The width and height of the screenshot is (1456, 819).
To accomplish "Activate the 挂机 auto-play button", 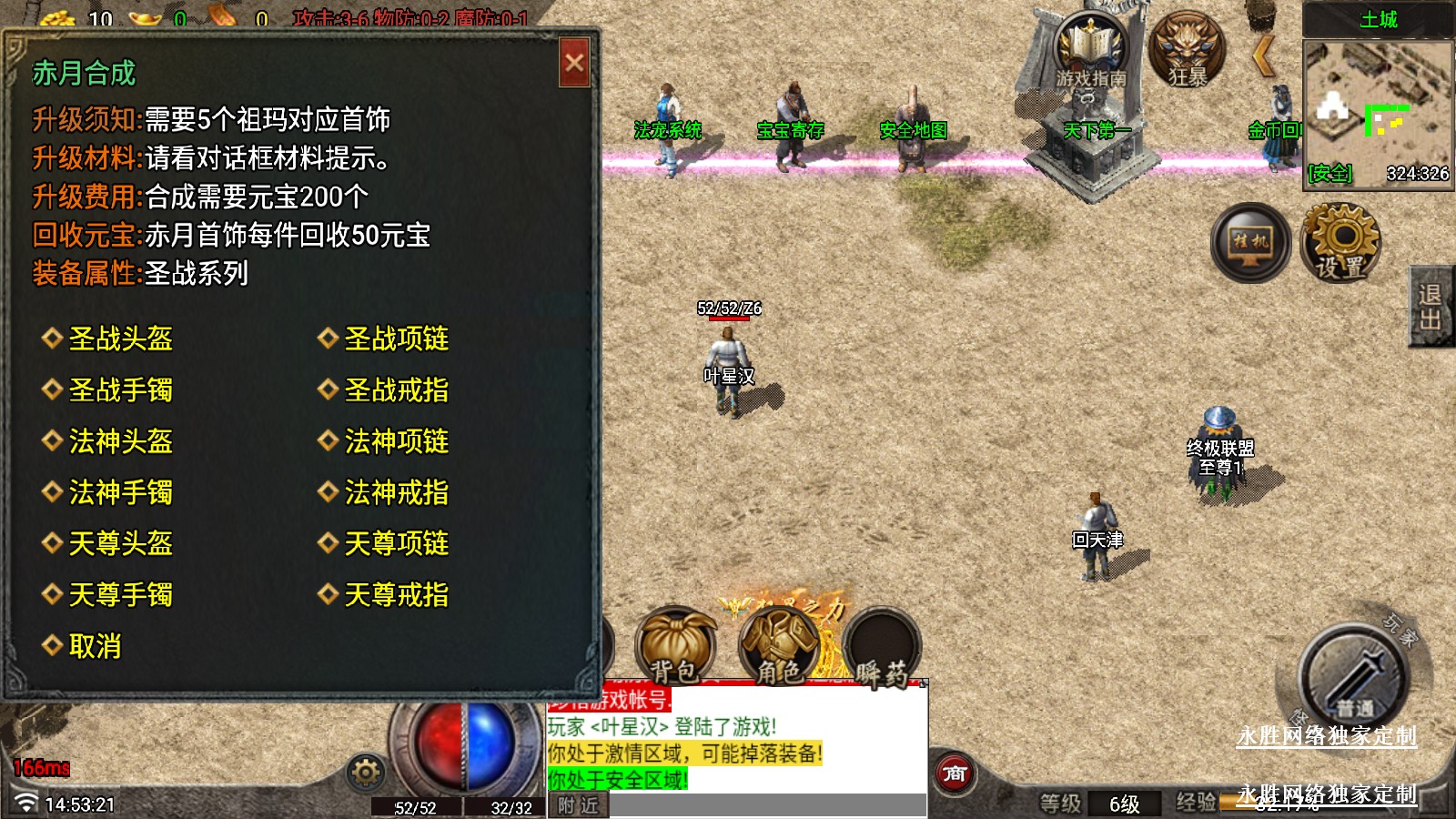I will 1250,242.
